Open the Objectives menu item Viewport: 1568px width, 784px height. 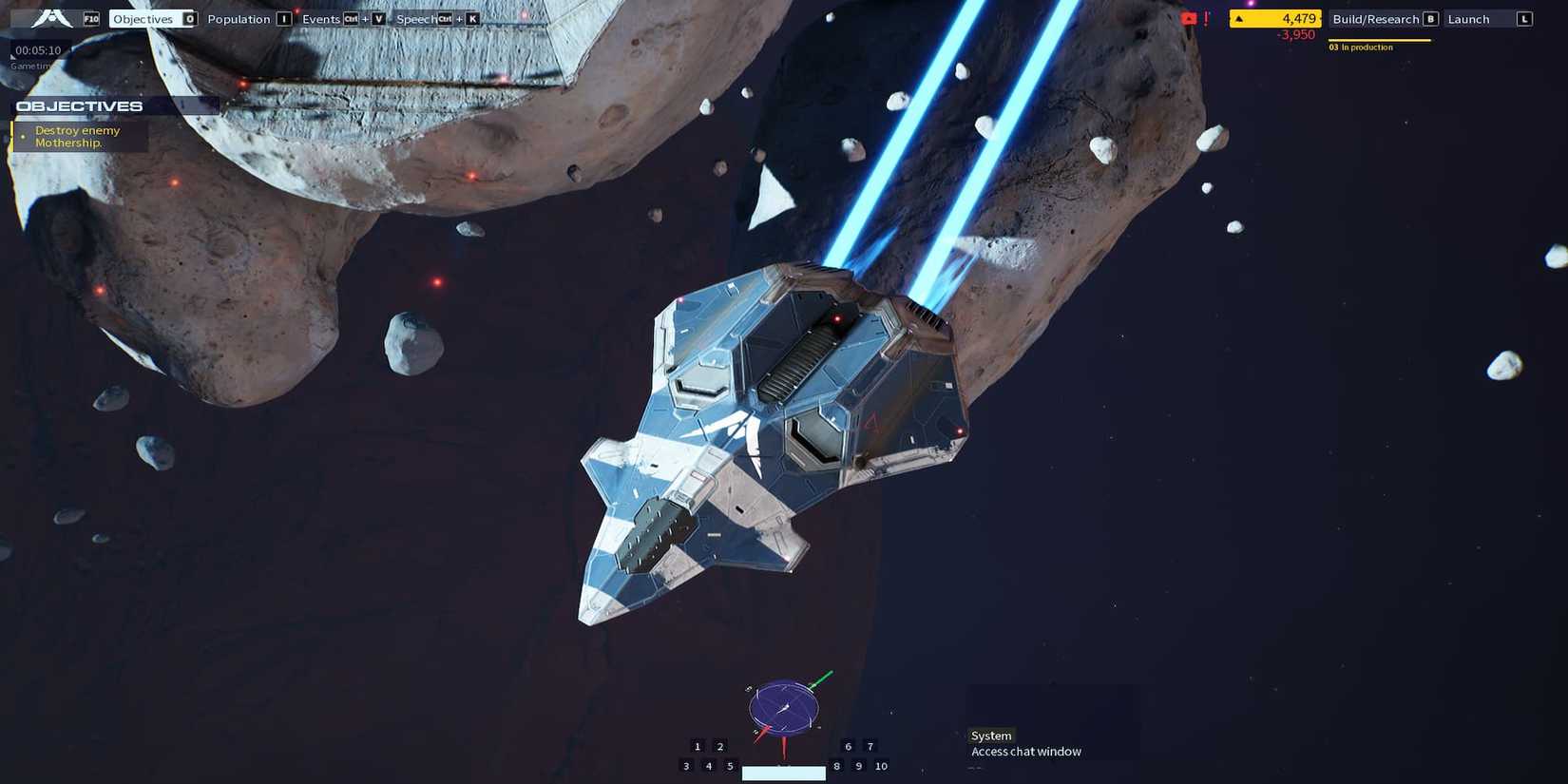[x=143, y=18]
